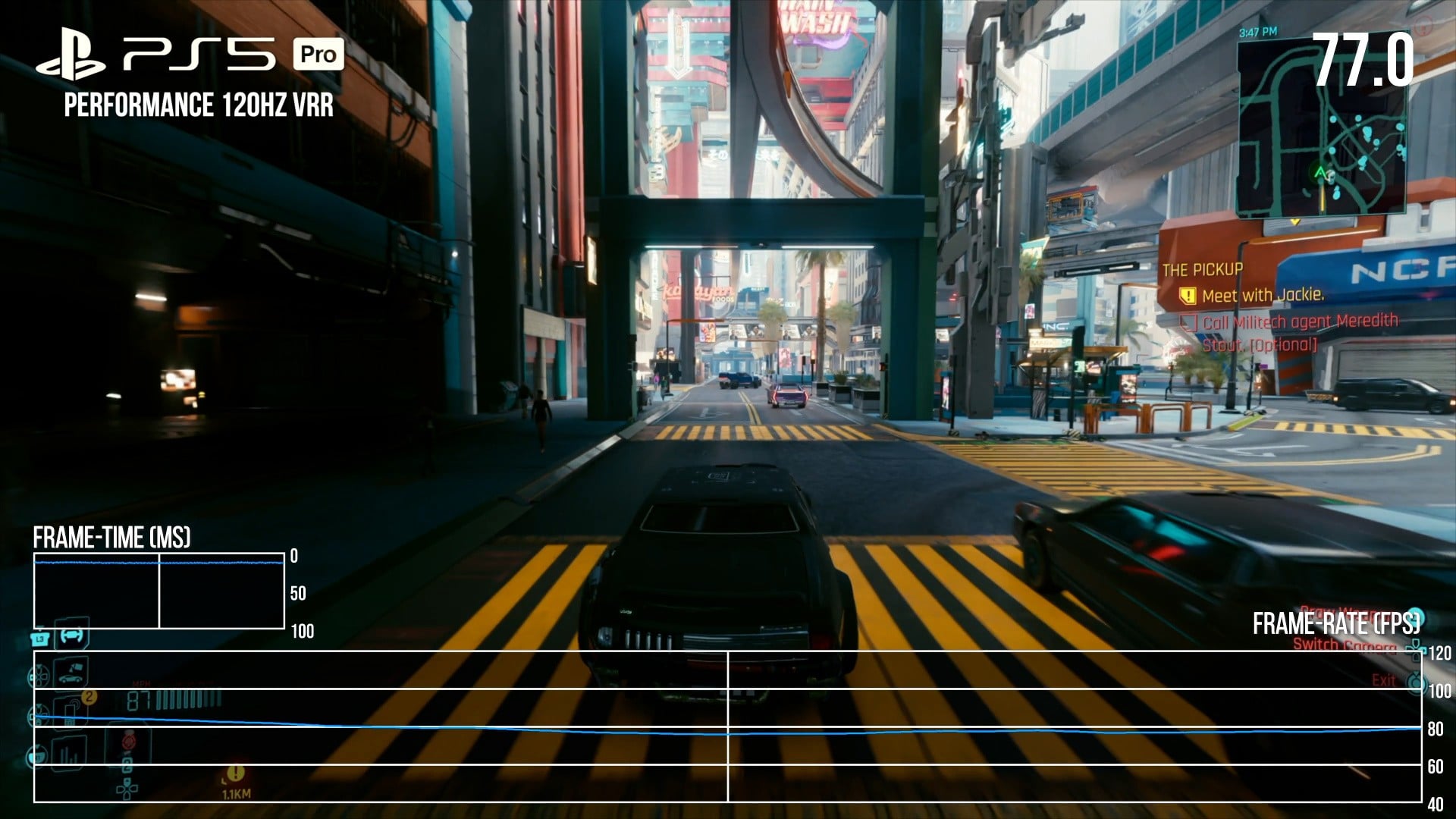The width and height of the screenshot is (1456, 819).
Task: Expand the chevron on the bottom circular HUD icon
Action: pyautogui.click(x=37, y=747)
